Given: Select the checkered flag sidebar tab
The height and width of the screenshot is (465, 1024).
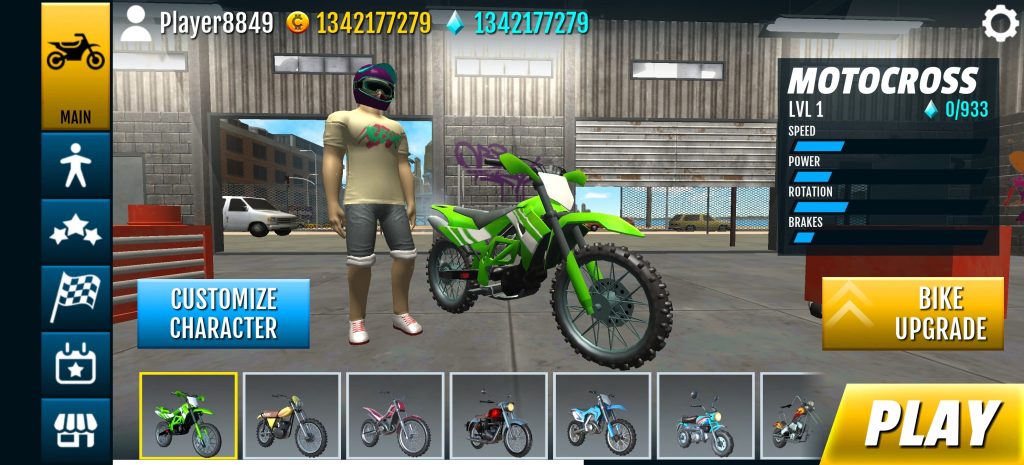Looking at the screenshot, I should pyautogui.click(x=76, y=295).
